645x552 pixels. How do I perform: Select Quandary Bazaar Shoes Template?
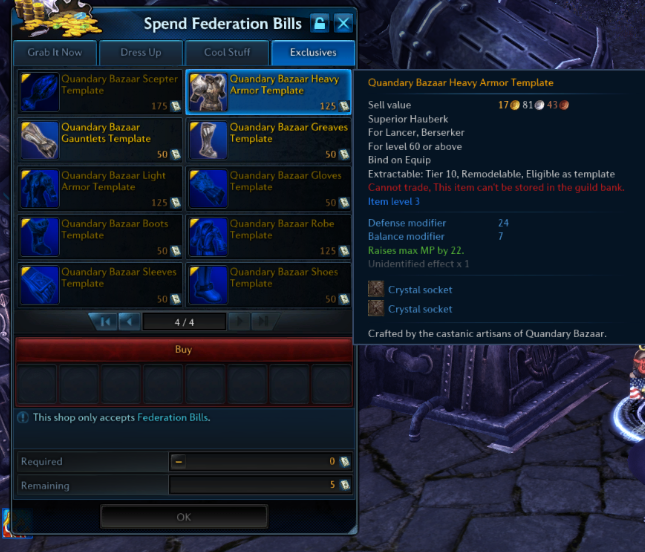[269, 284]
